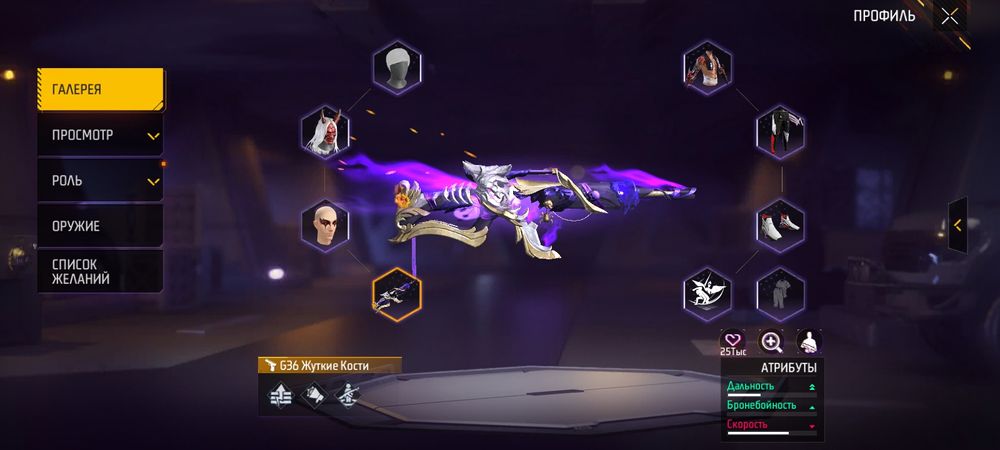Screen dimensions: 1000x450
Task: Select the highlighted weapon skin slot
Action: click(397, 293)
